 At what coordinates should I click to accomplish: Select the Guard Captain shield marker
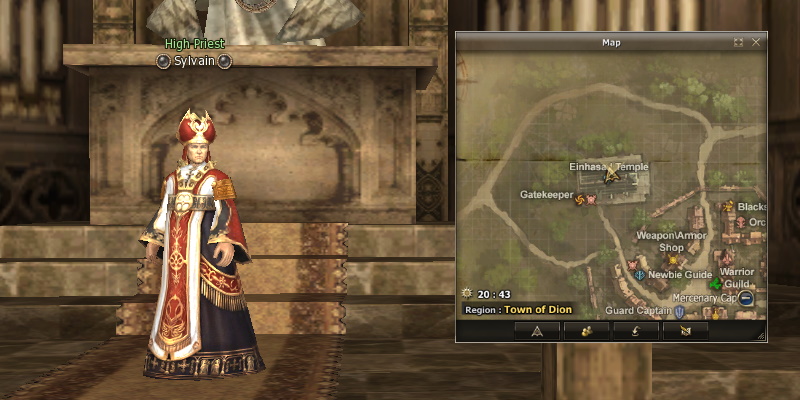click(680, 312)
